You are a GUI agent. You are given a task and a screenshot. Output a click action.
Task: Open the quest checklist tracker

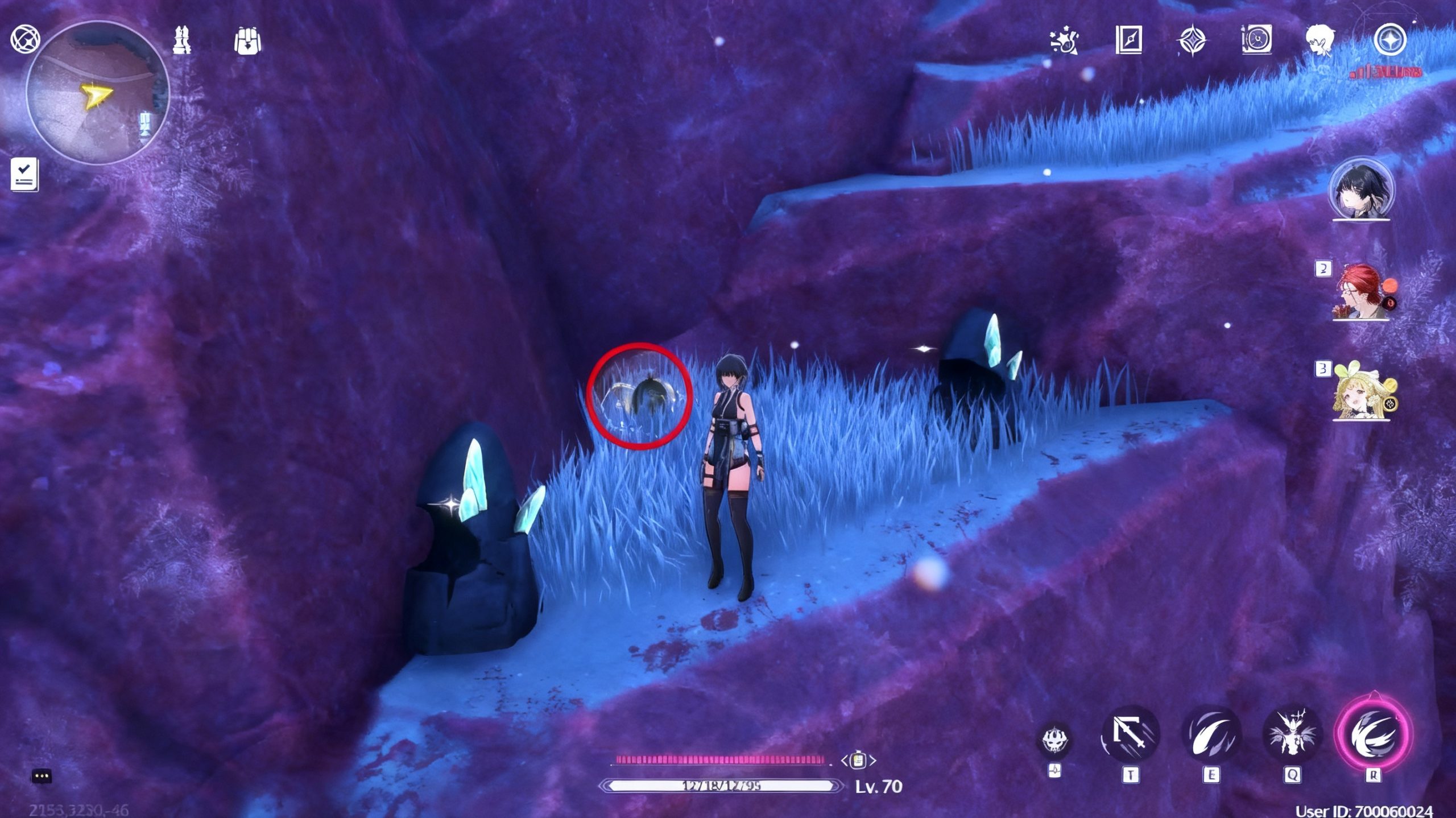pyautogui.click(x=24, y=173)
